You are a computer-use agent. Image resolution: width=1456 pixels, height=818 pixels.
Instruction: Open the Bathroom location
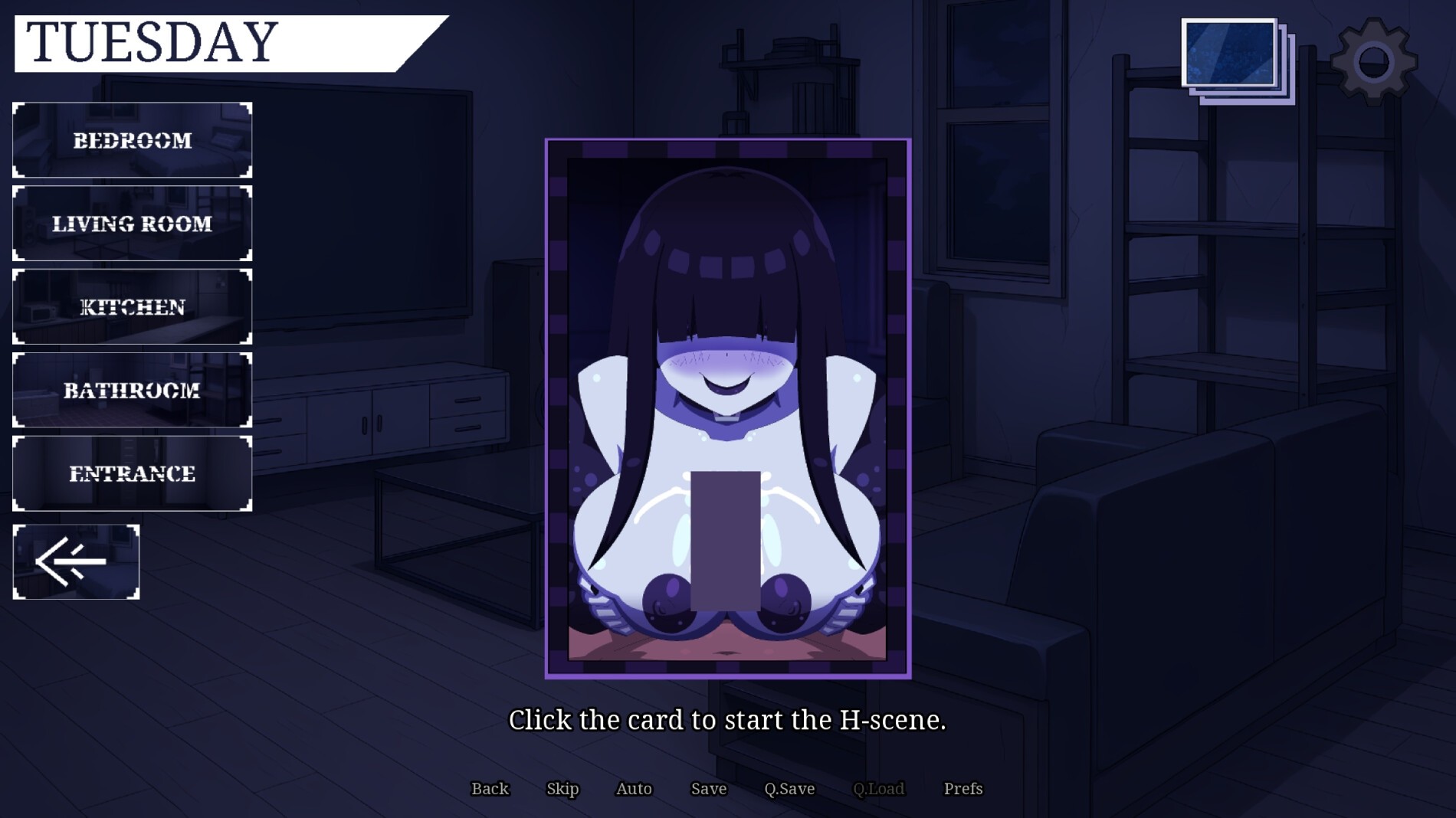coord(132,391)
